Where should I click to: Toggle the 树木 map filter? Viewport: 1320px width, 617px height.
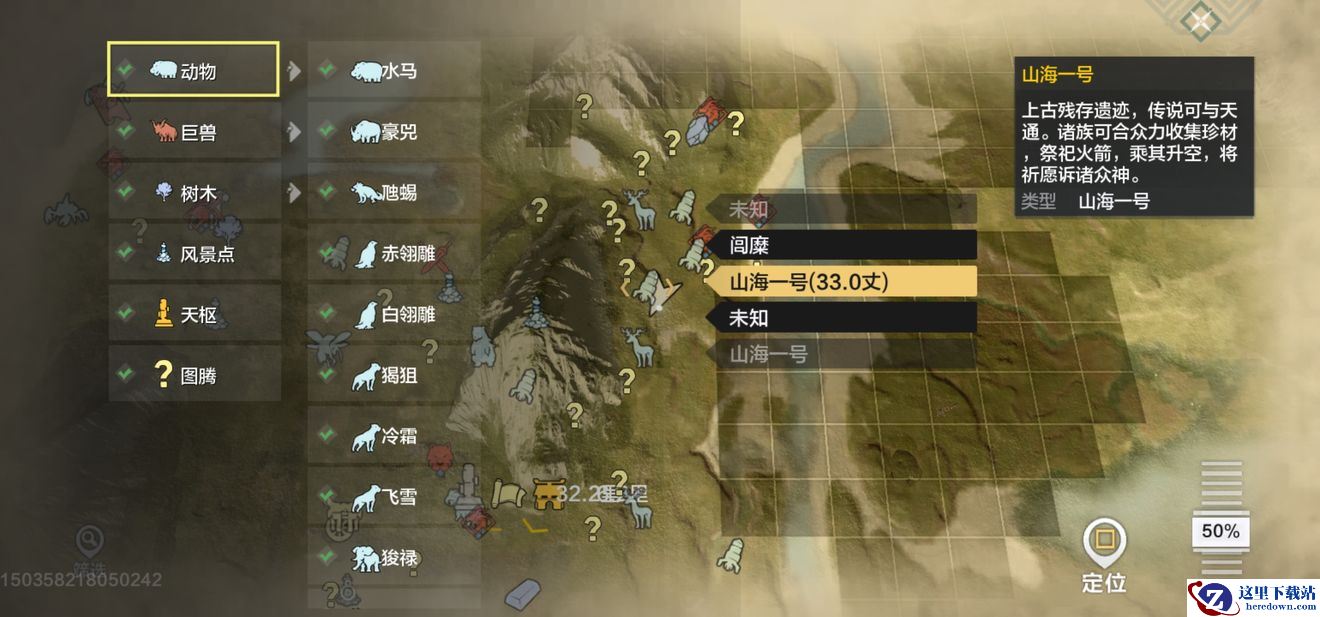[x=193, y=193]
